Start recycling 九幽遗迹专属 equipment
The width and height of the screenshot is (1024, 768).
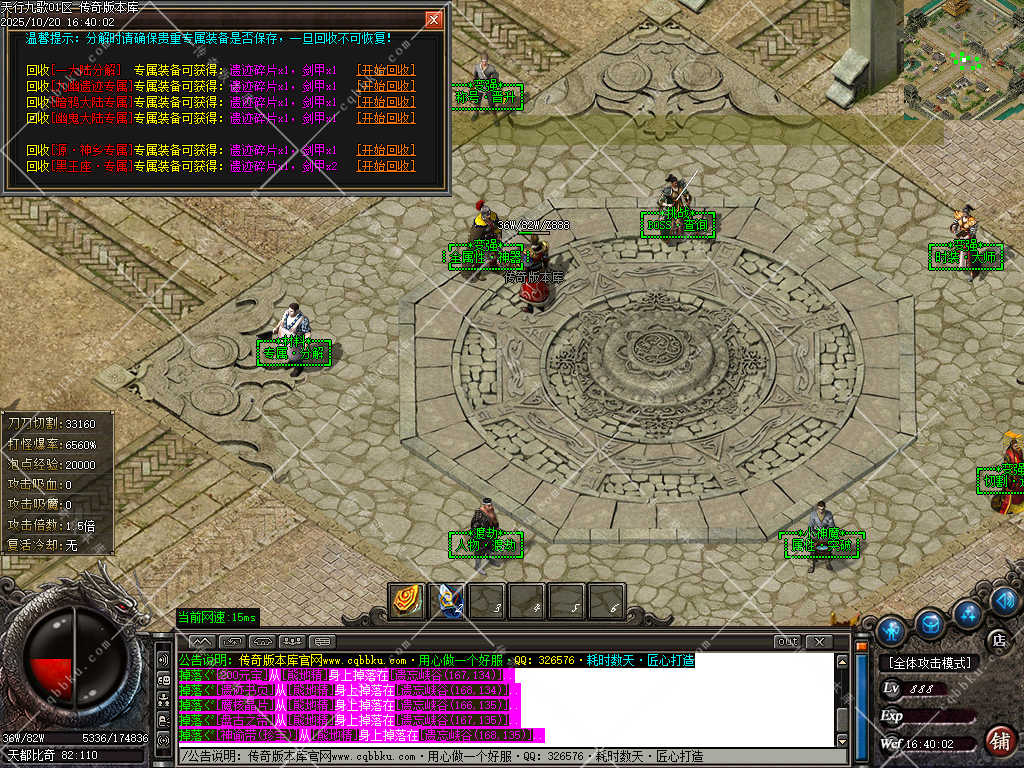point(386,86)
